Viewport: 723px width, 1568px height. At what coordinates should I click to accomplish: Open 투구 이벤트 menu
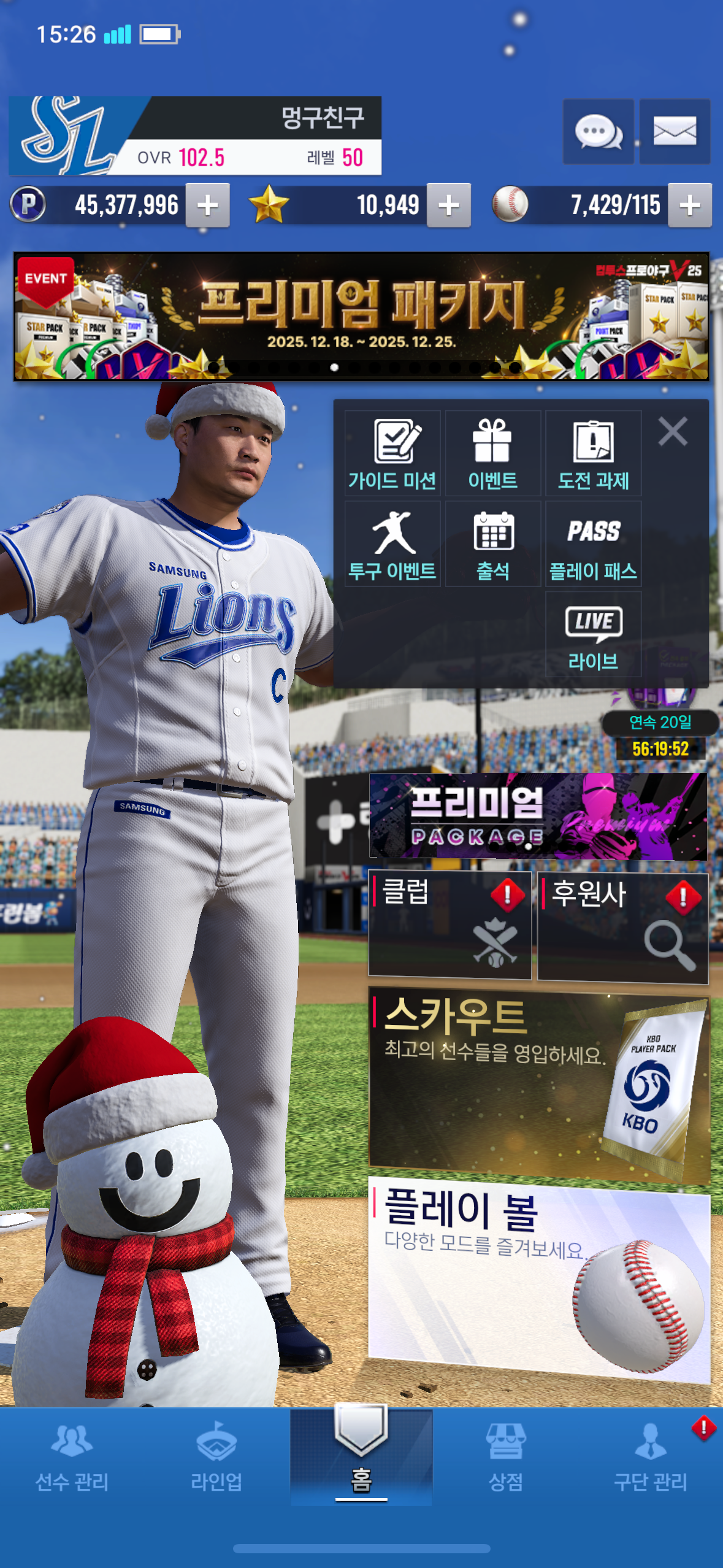pos(392,545)
